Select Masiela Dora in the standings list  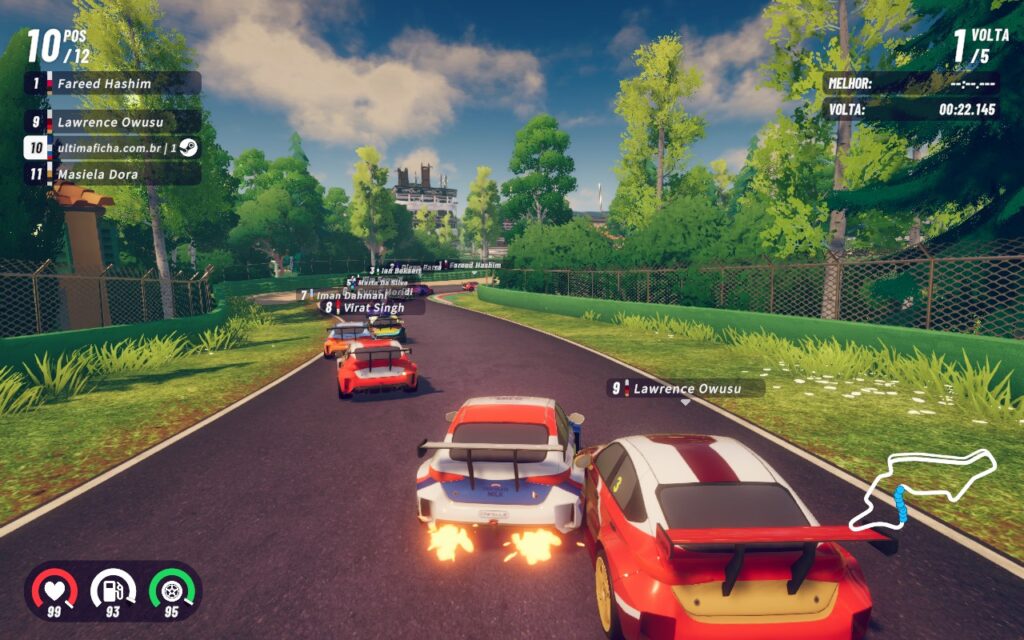point(112,174)
